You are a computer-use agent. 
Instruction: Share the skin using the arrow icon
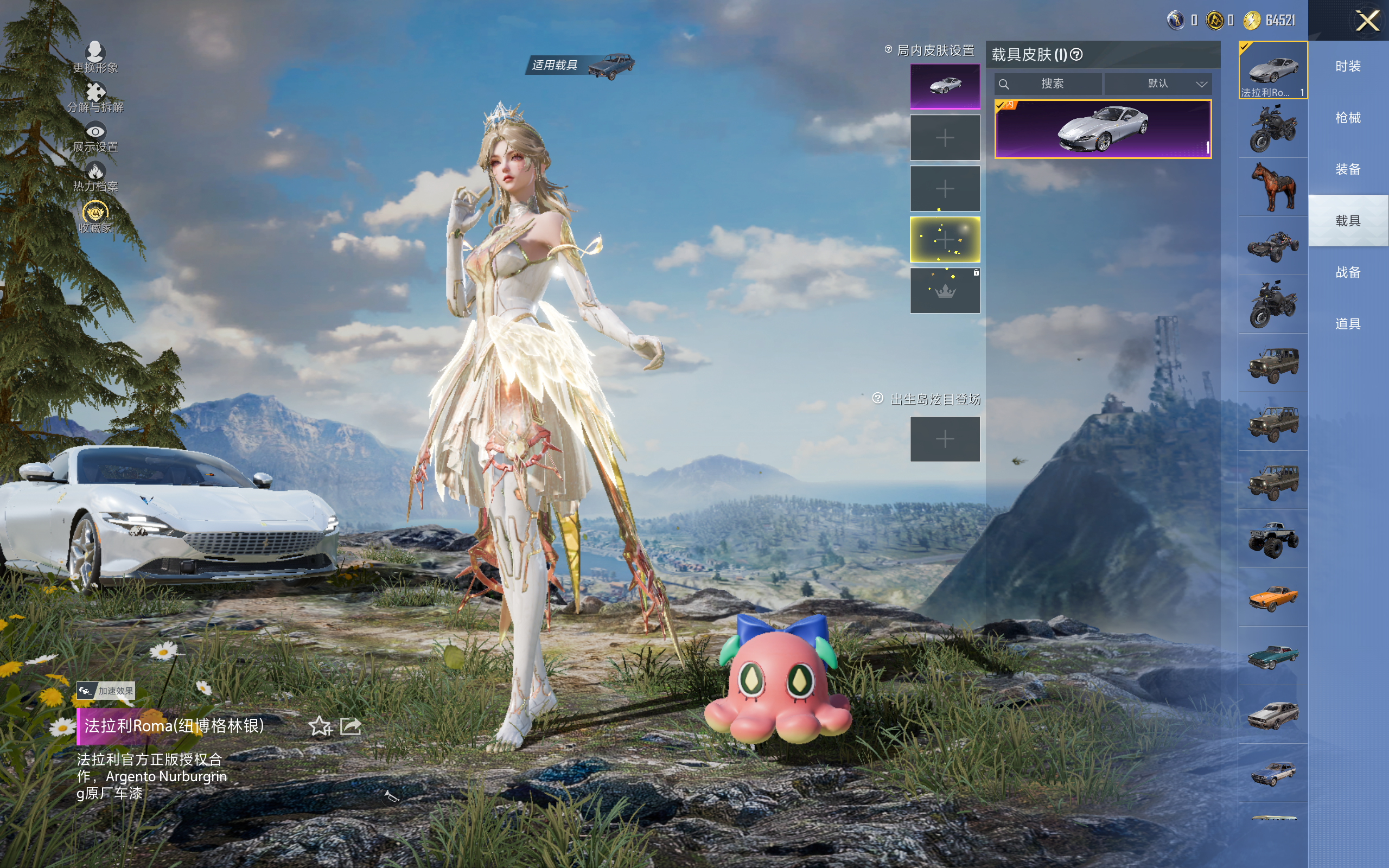(351, 726)
